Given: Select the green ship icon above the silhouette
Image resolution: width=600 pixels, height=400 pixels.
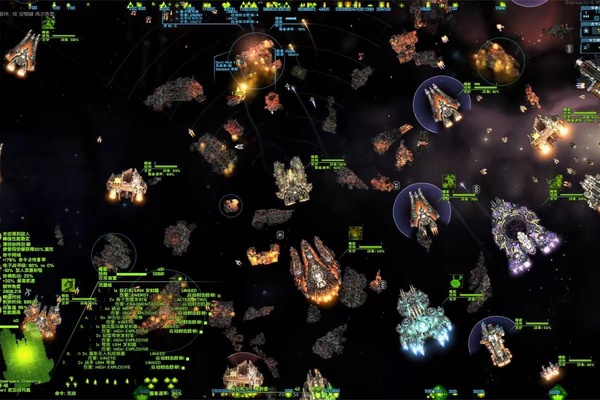Looking at the screenshot, I should tap(69, 286).
